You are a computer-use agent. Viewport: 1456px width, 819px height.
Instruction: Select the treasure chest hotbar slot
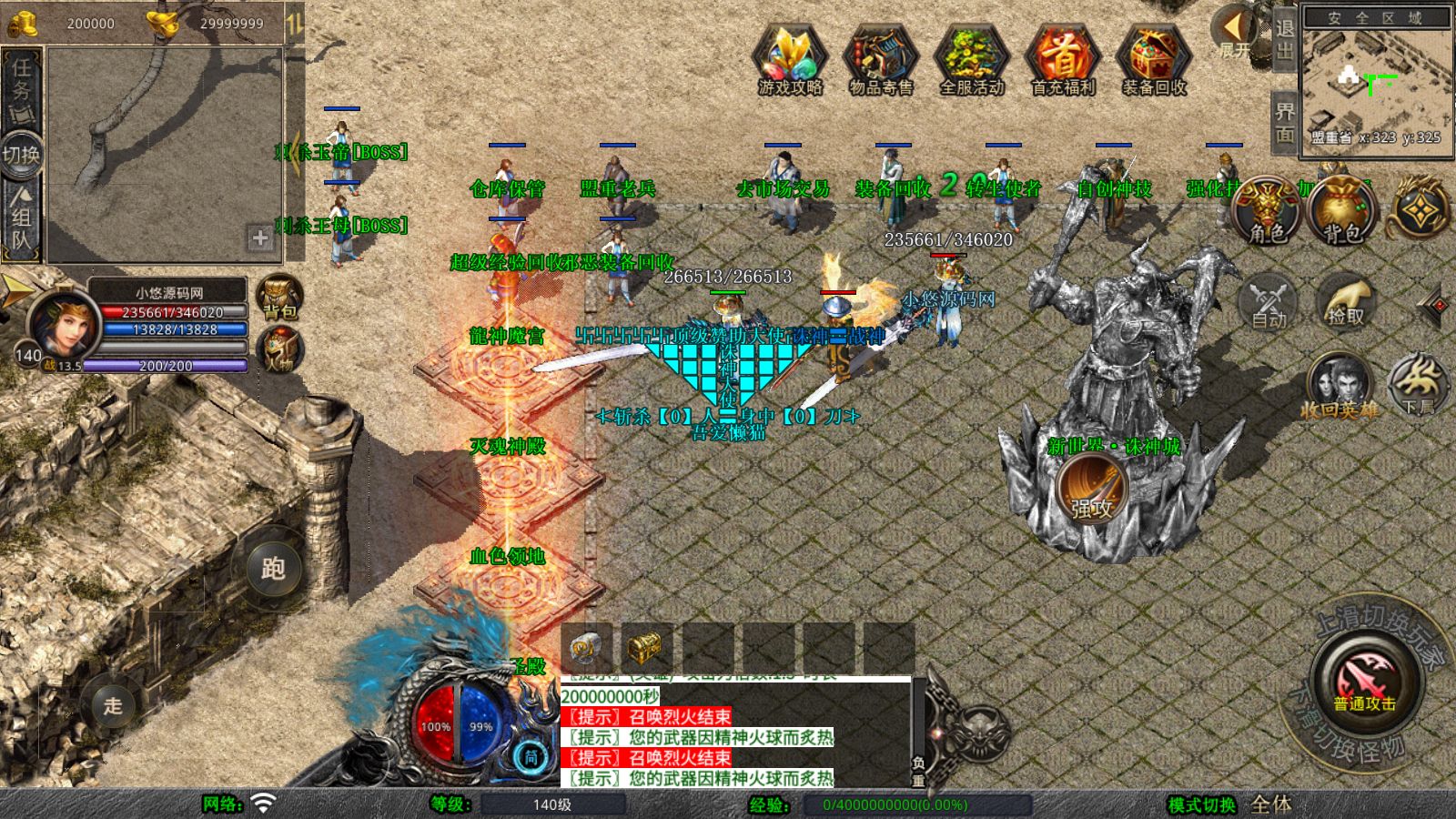645,648
